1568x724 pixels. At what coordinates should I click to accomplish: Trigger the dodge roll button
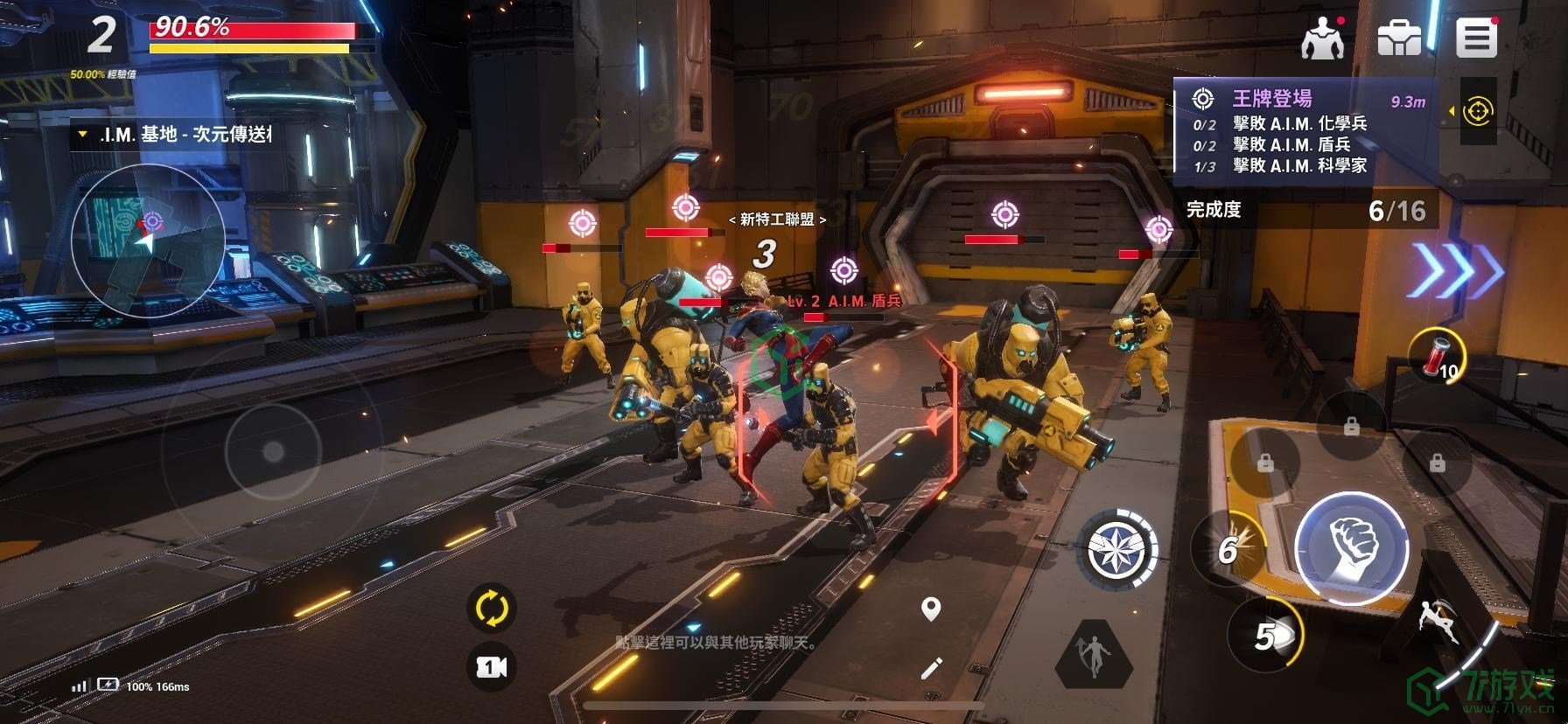(1439, 623)
